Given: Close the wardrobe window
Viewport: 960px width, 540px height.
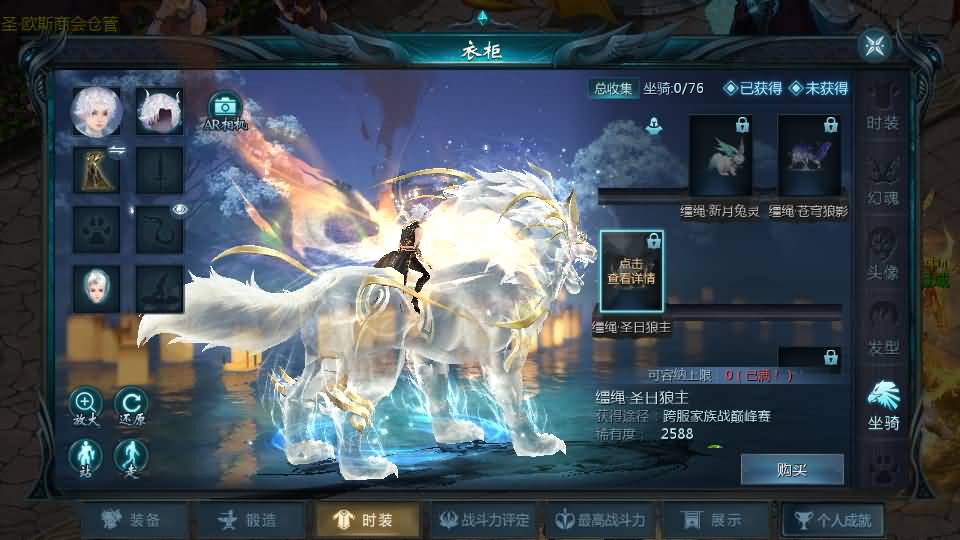Looking at the screenshot, I should [x=875, y=45].
